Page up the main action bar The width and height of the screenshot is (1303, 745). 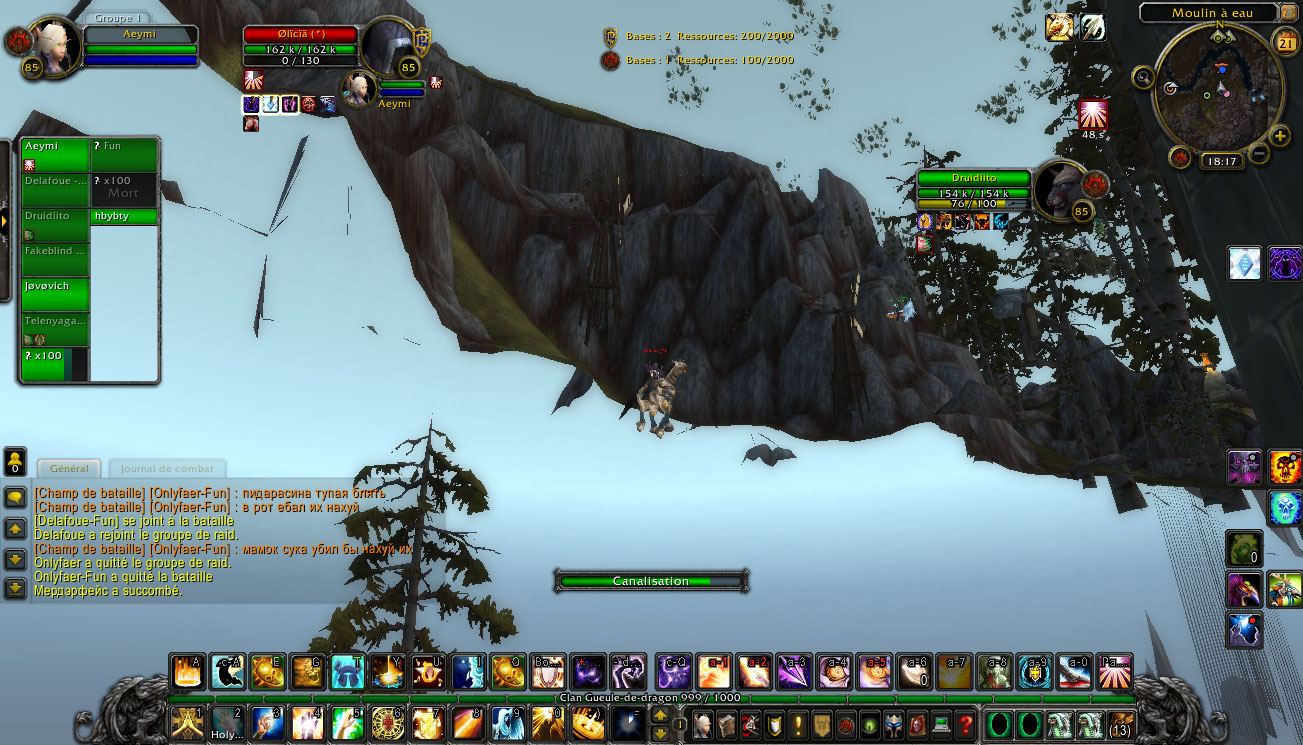[x=660, y=715]
